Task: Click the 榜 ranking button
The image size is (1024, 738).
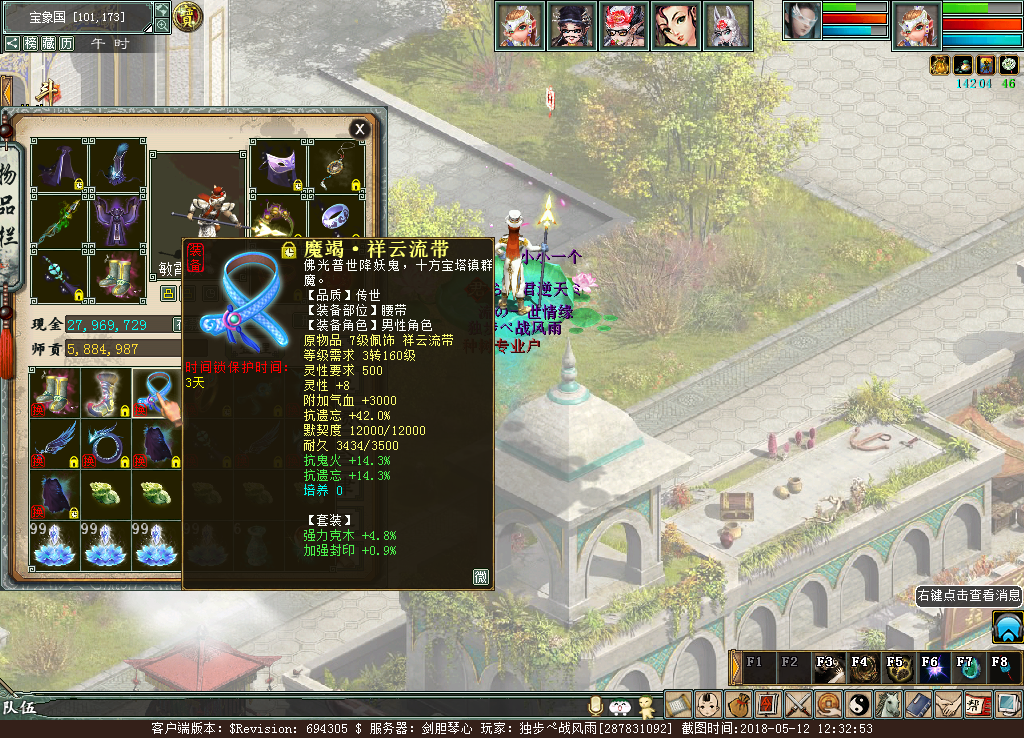Action: (31, 43)
